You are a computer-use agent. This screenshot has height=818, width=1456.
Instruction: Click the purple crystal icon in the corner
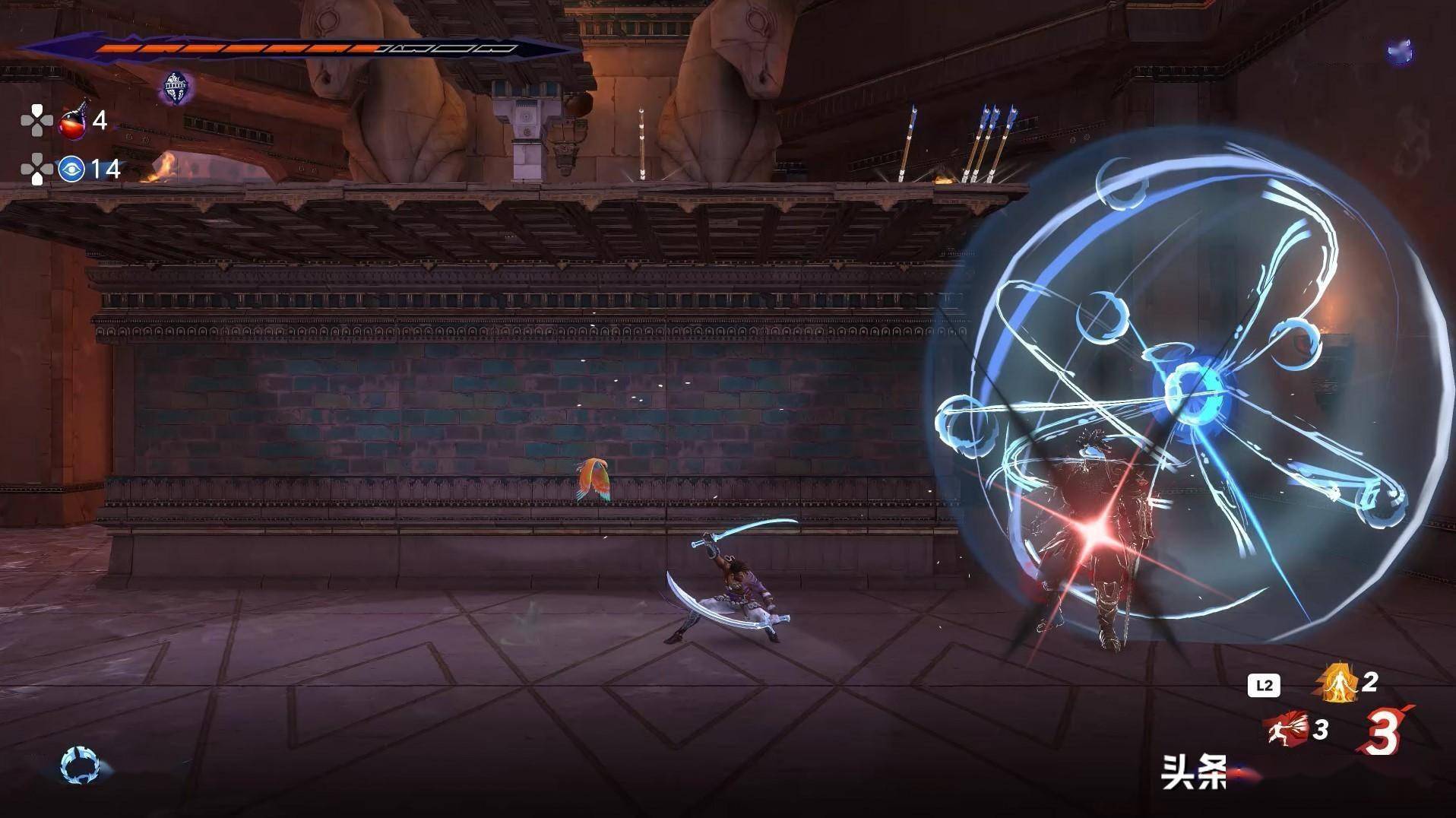coord(1399,52)
